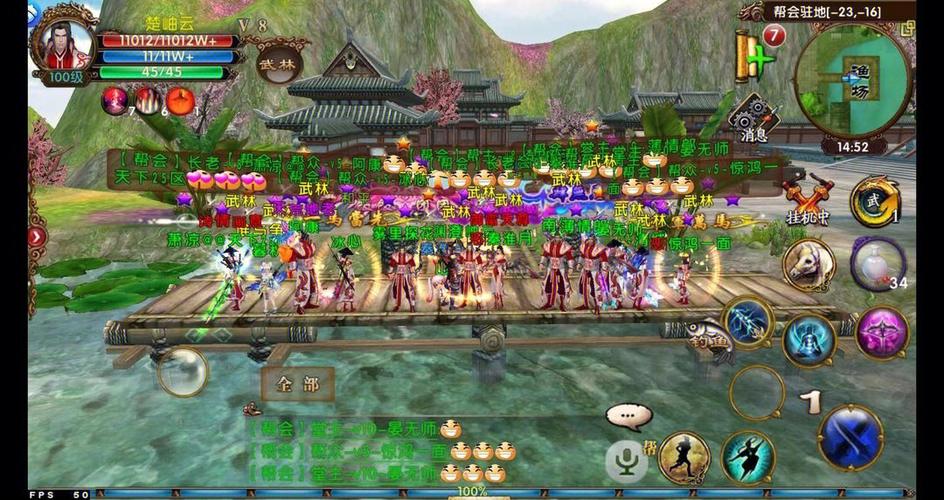Screen dimensions: 944x500
Task: Activate the blue meditating figure skill
Action: pos(808,341)
